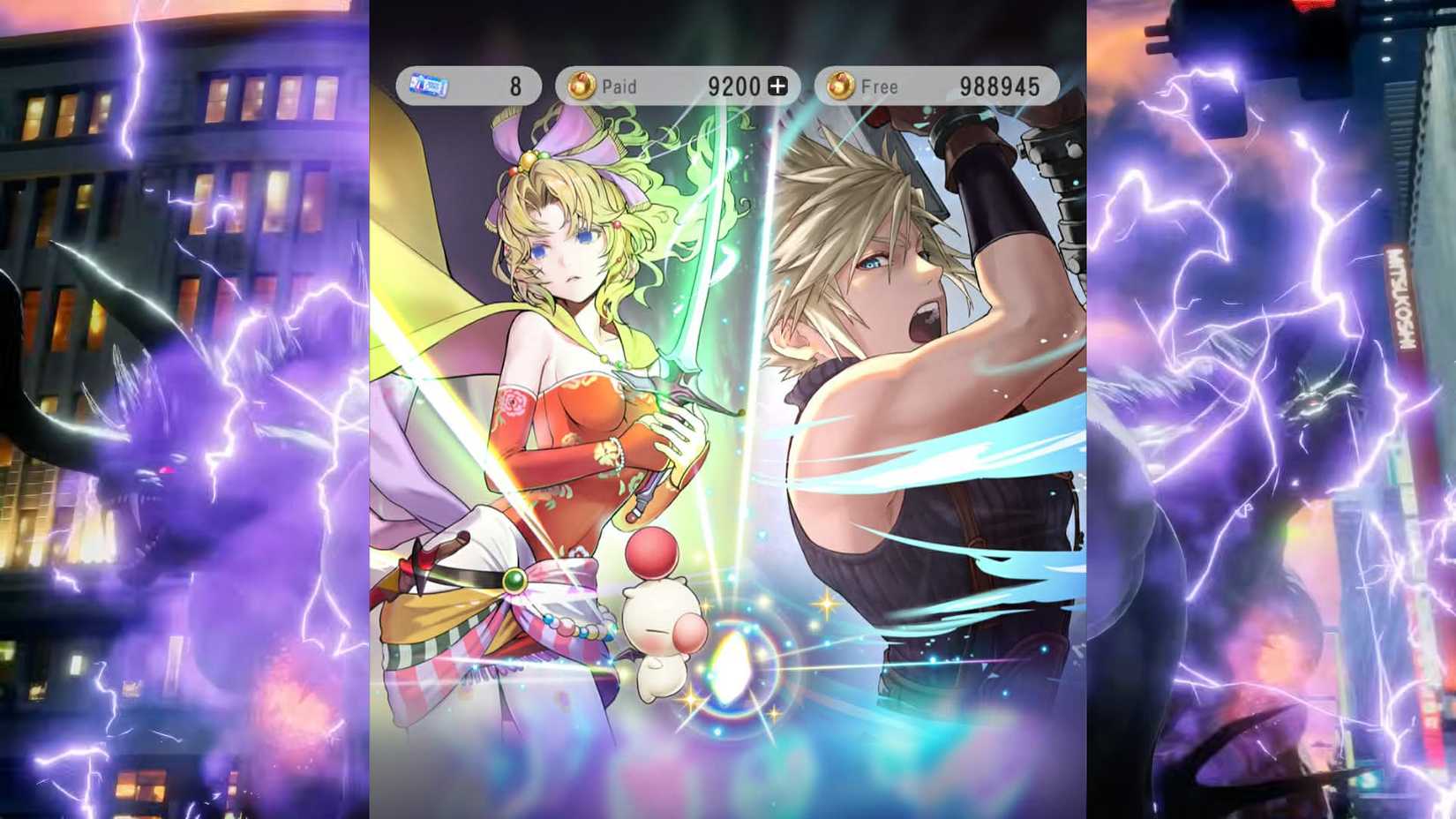
Task: Click the Free label text
Action: [x=881, y=86]
